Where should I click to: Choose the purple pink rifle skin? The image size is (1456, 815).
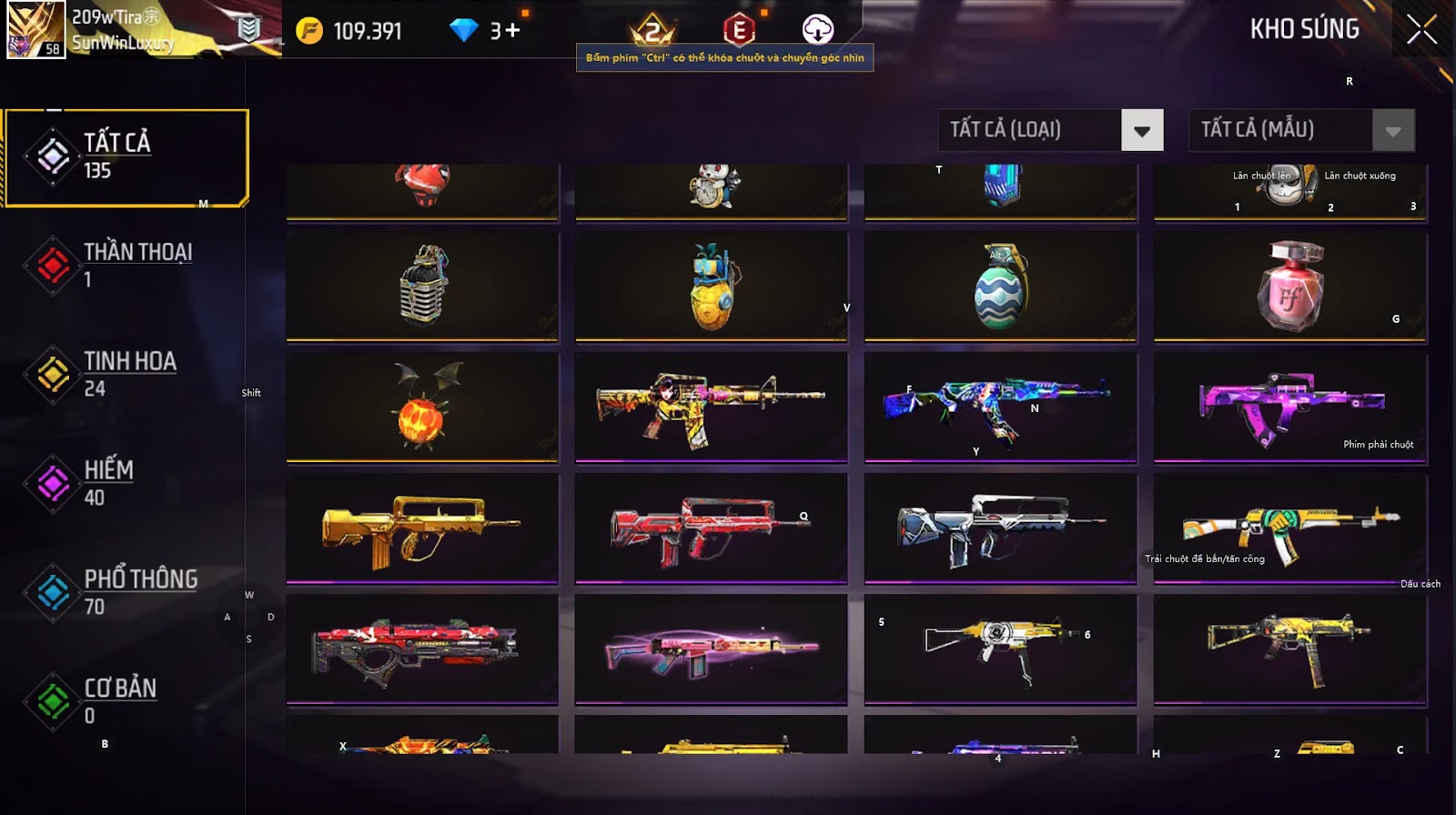point(1290,407)
